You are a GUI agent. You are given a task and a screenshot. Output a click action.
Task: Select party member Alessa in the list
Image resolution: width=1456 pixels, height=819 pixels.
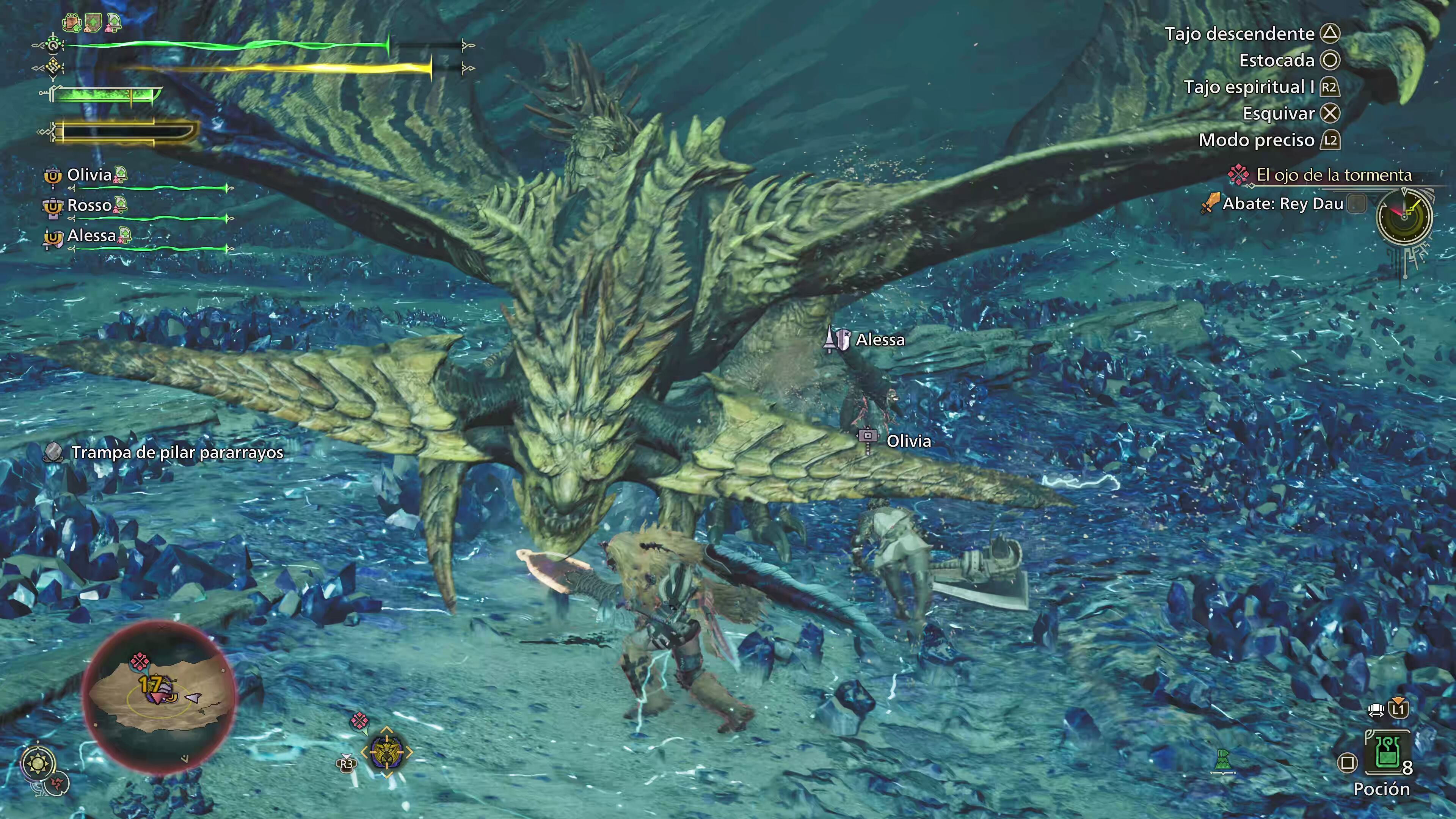click(91, 236)
